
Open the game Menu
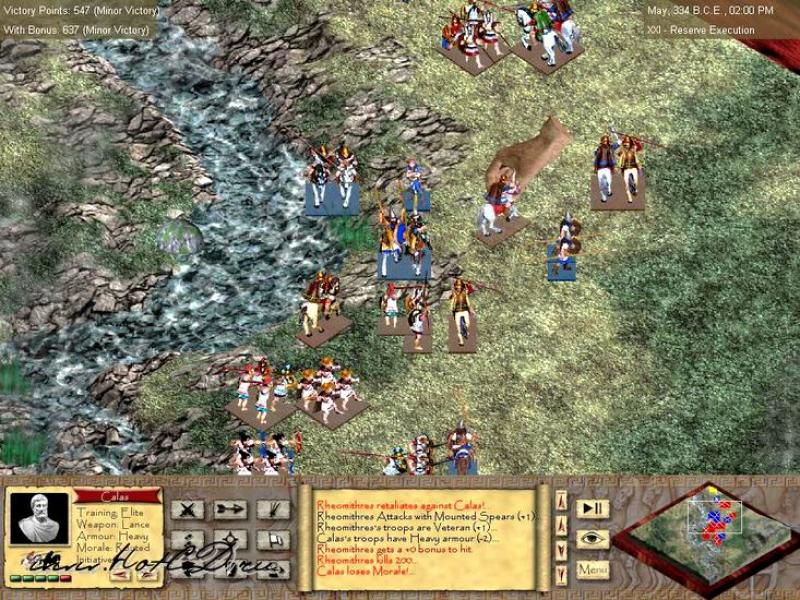pyautogui.click(x=592, y=569)
